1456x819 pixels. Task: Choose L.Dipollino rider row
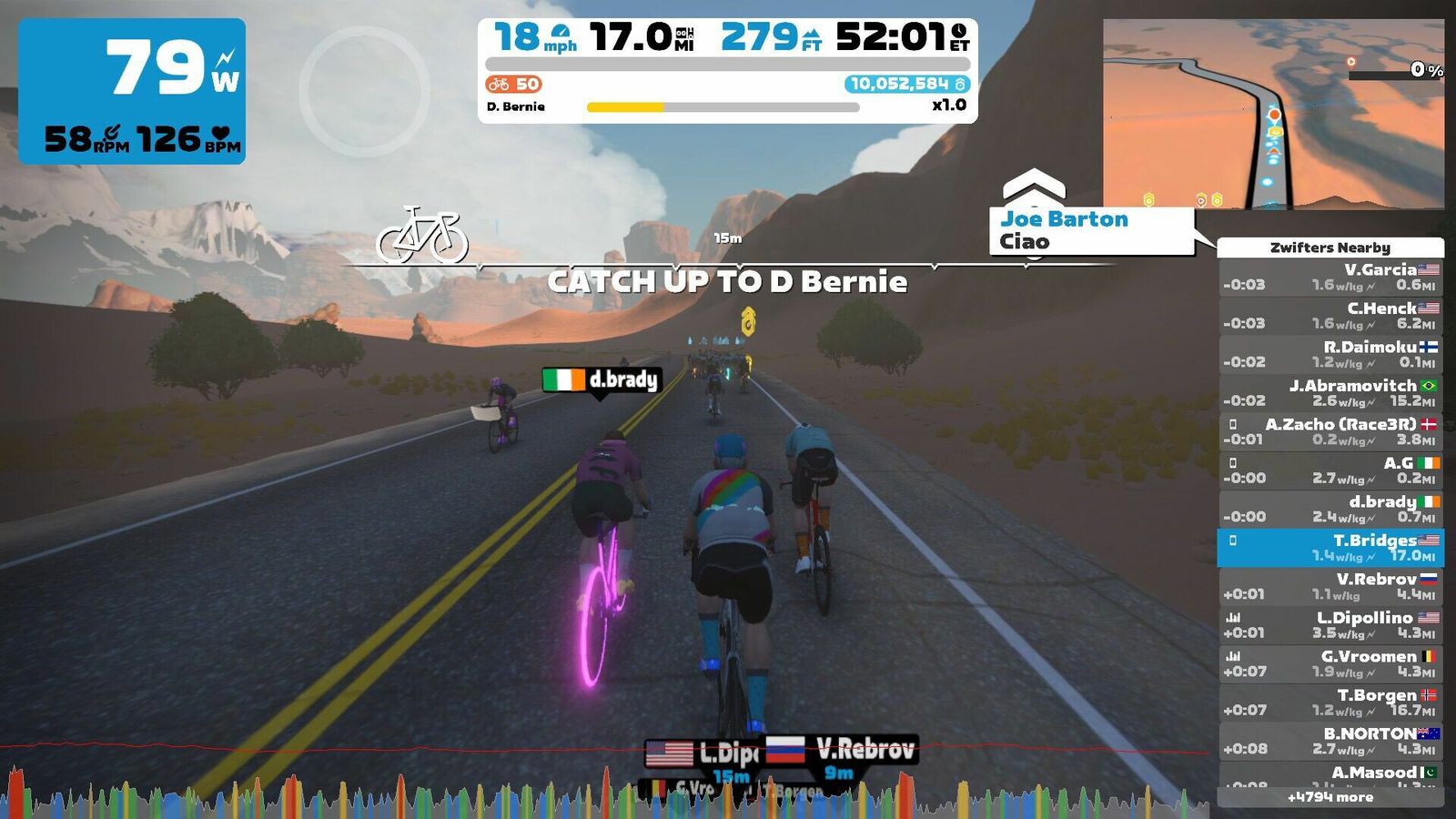pyautogui.click(x=1330, y=625)
